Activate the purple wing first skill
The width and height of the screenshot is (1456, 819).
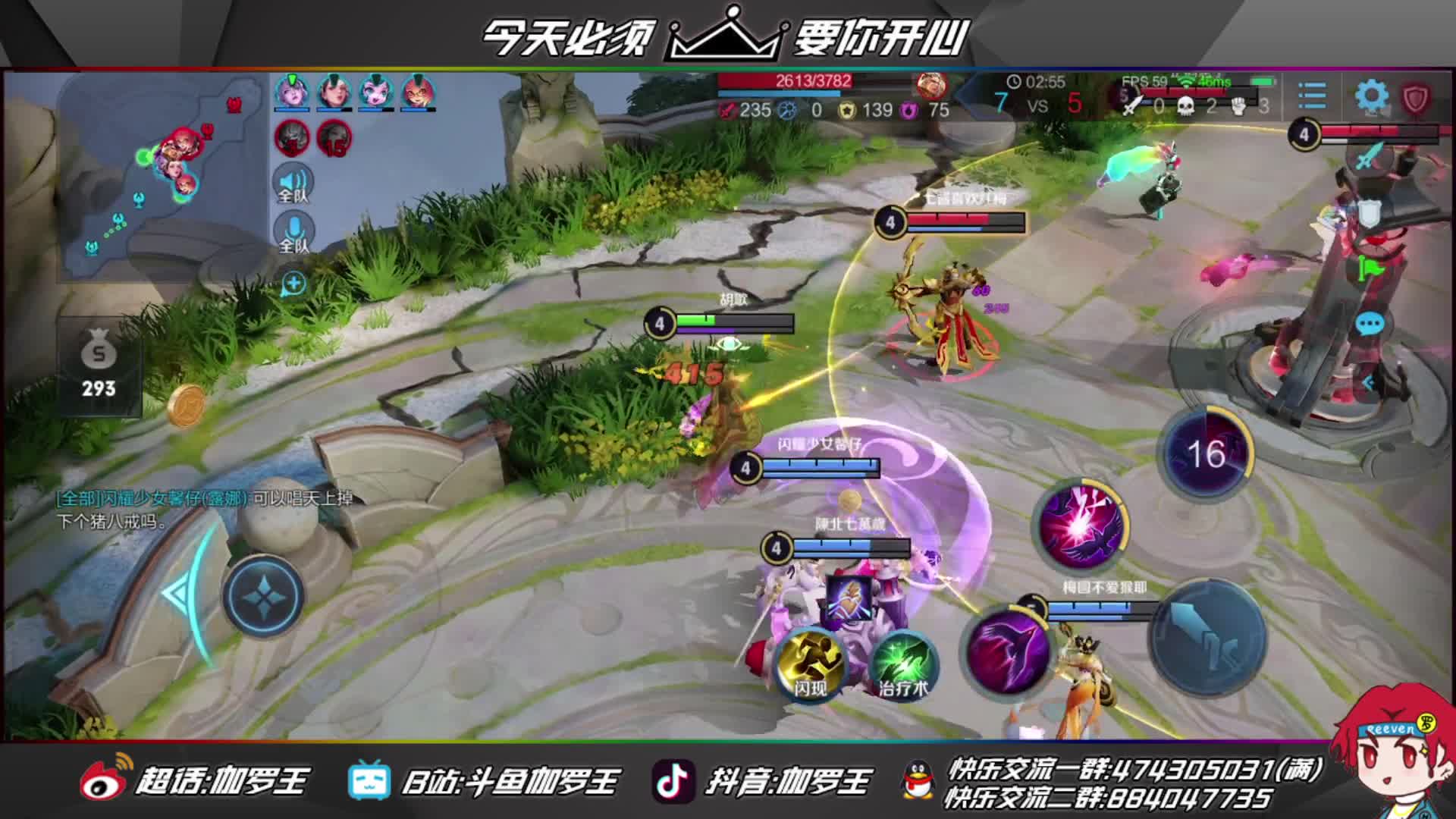tap(1006, 649)
